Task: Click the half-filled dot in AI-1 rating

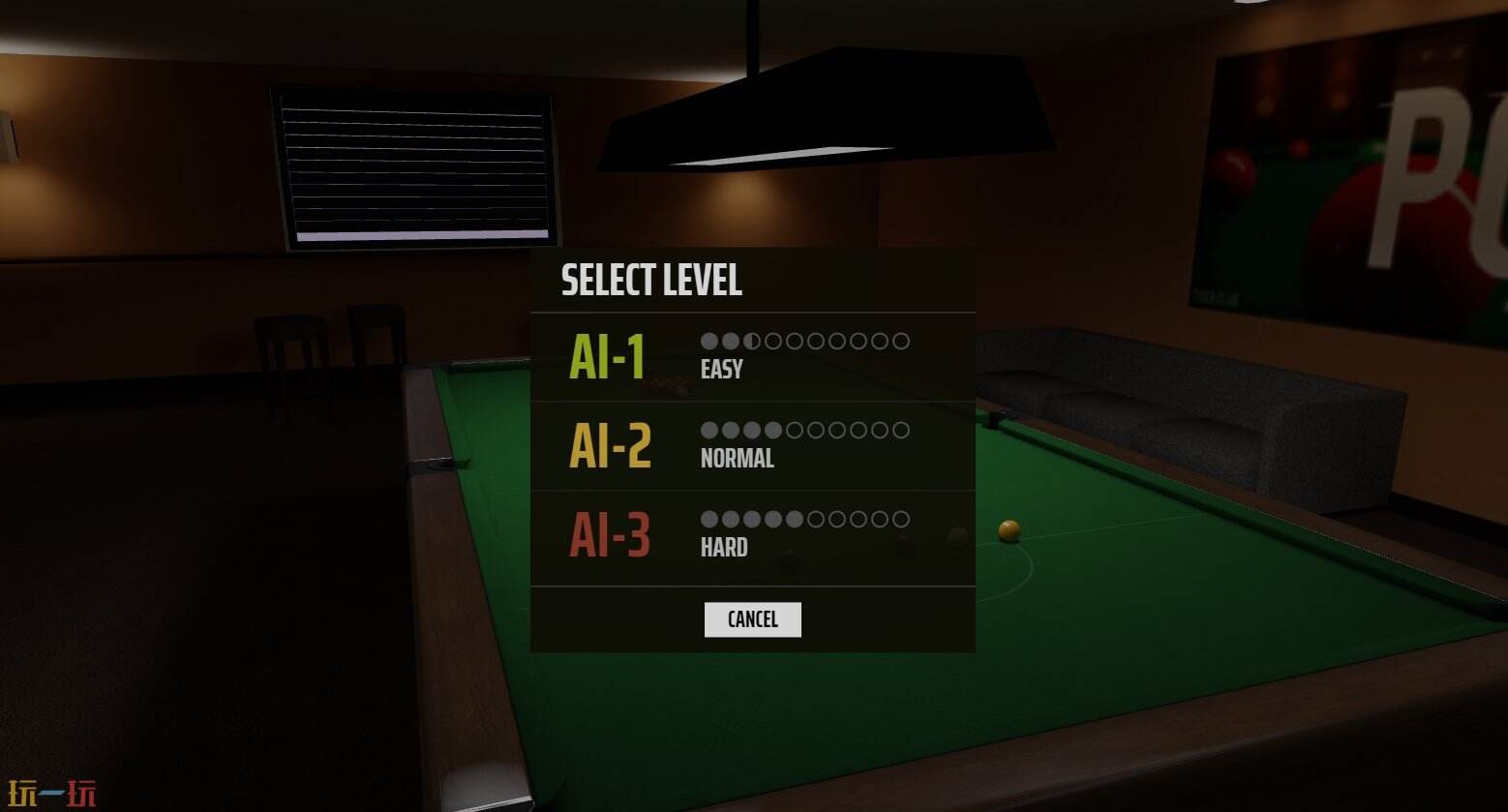Action: point(752,341)
